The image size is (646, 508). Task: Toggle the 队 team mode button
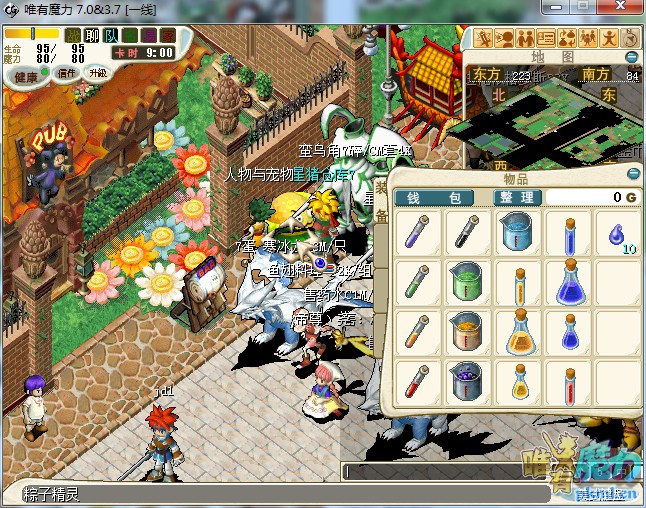tap(111, 36)
